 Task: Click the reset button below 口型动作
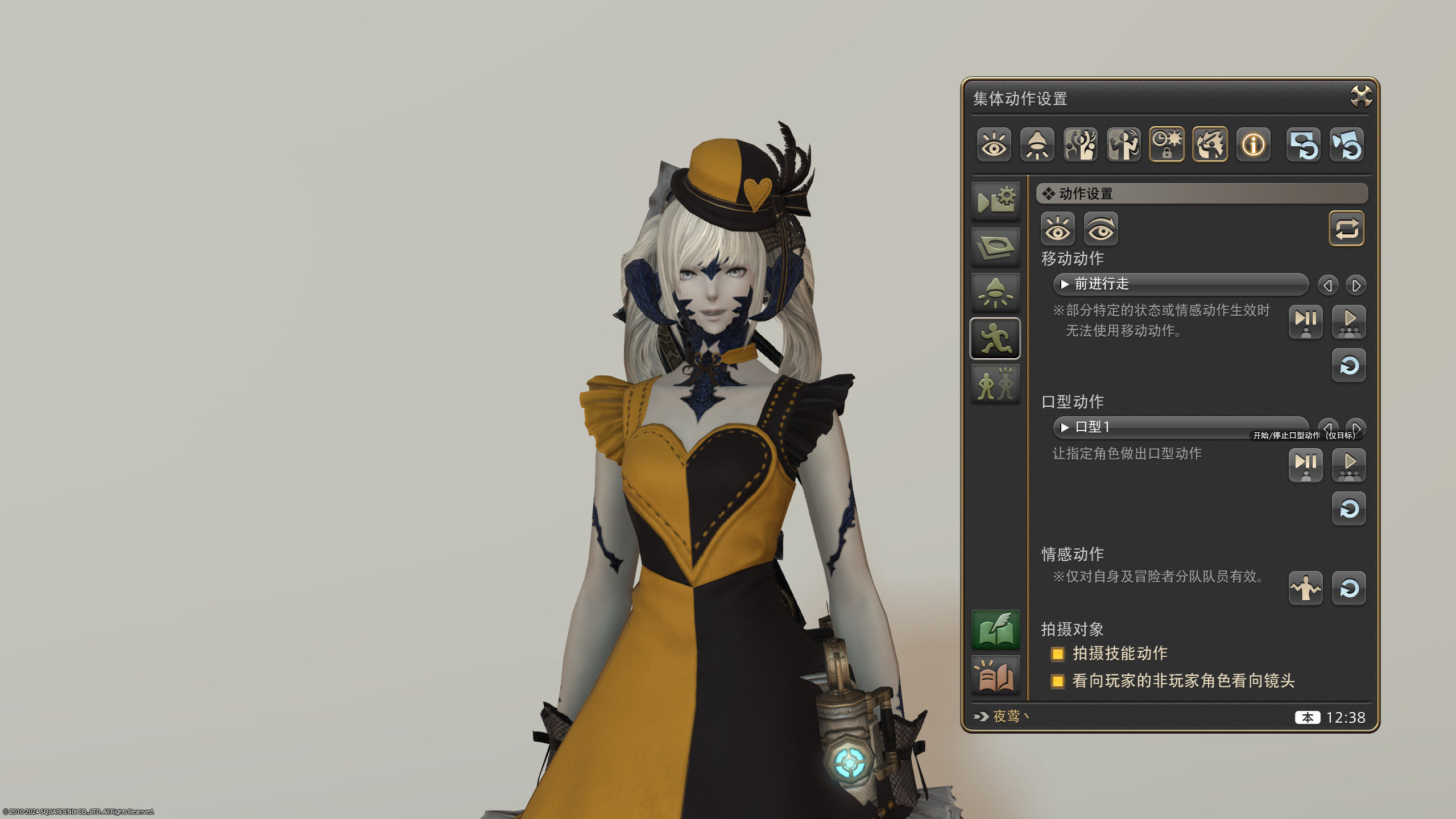(1349, 509)
